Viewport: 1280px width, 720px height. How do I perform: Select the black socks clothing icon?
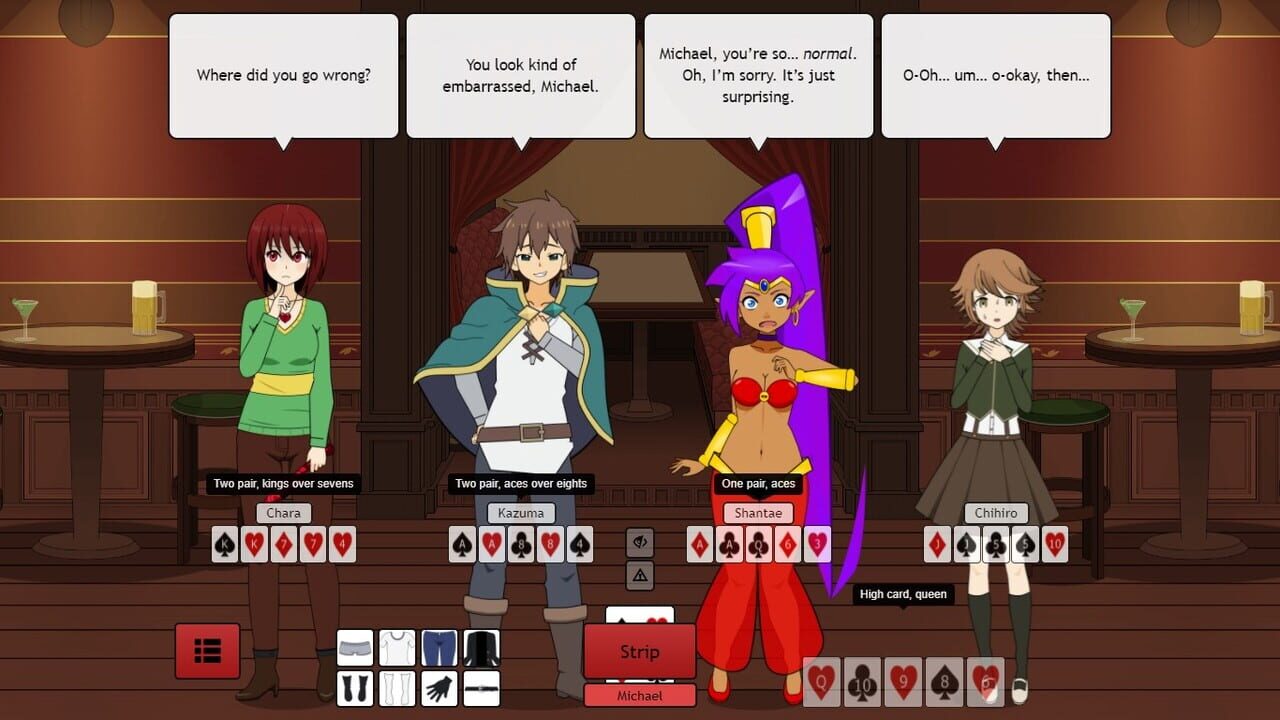tap(355, 688)
